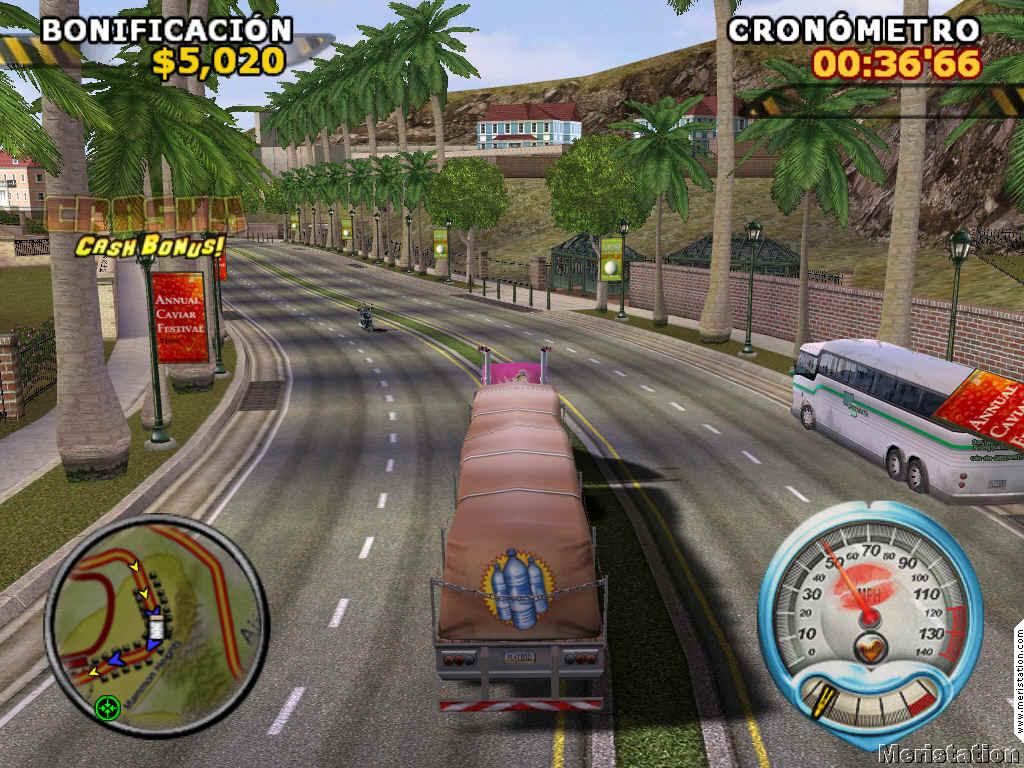Click the white truck marker on the minimap
Viewport: 1024px width, 768px height.
(x=157, y=629)
